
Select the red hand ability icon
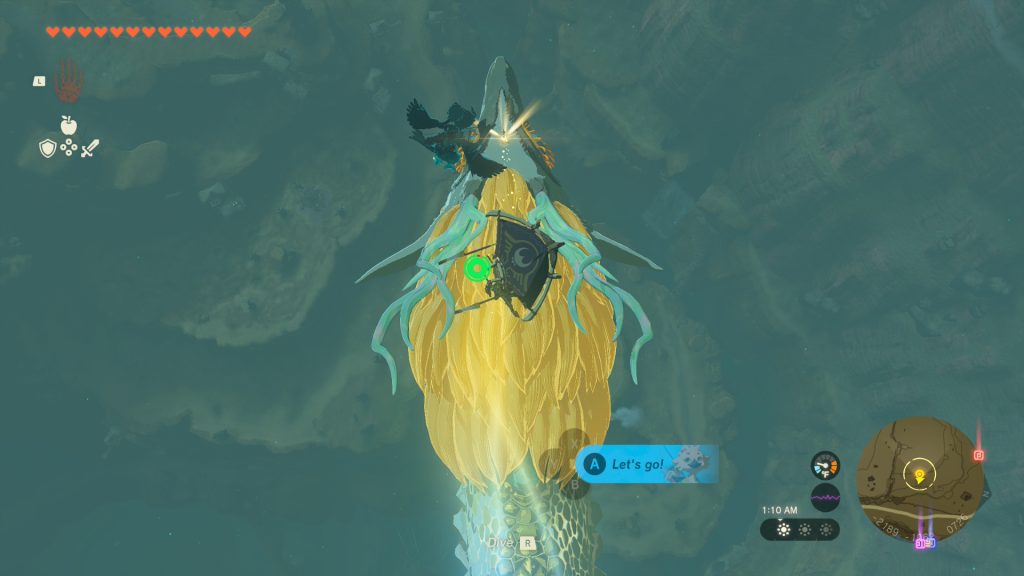[67, 80]
